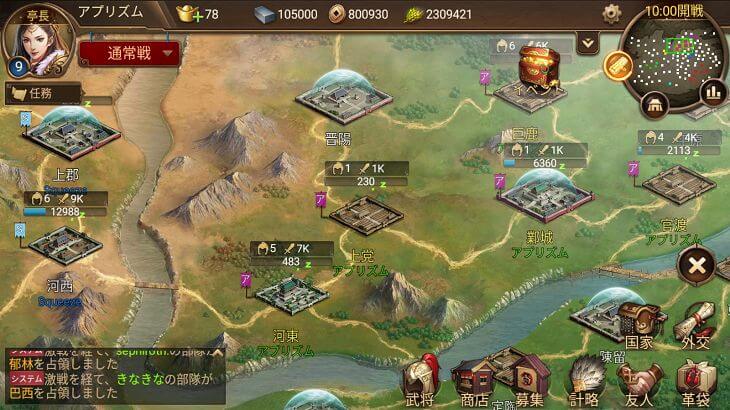Open the 任務 missions panel
730x410 pixels.
43,93
